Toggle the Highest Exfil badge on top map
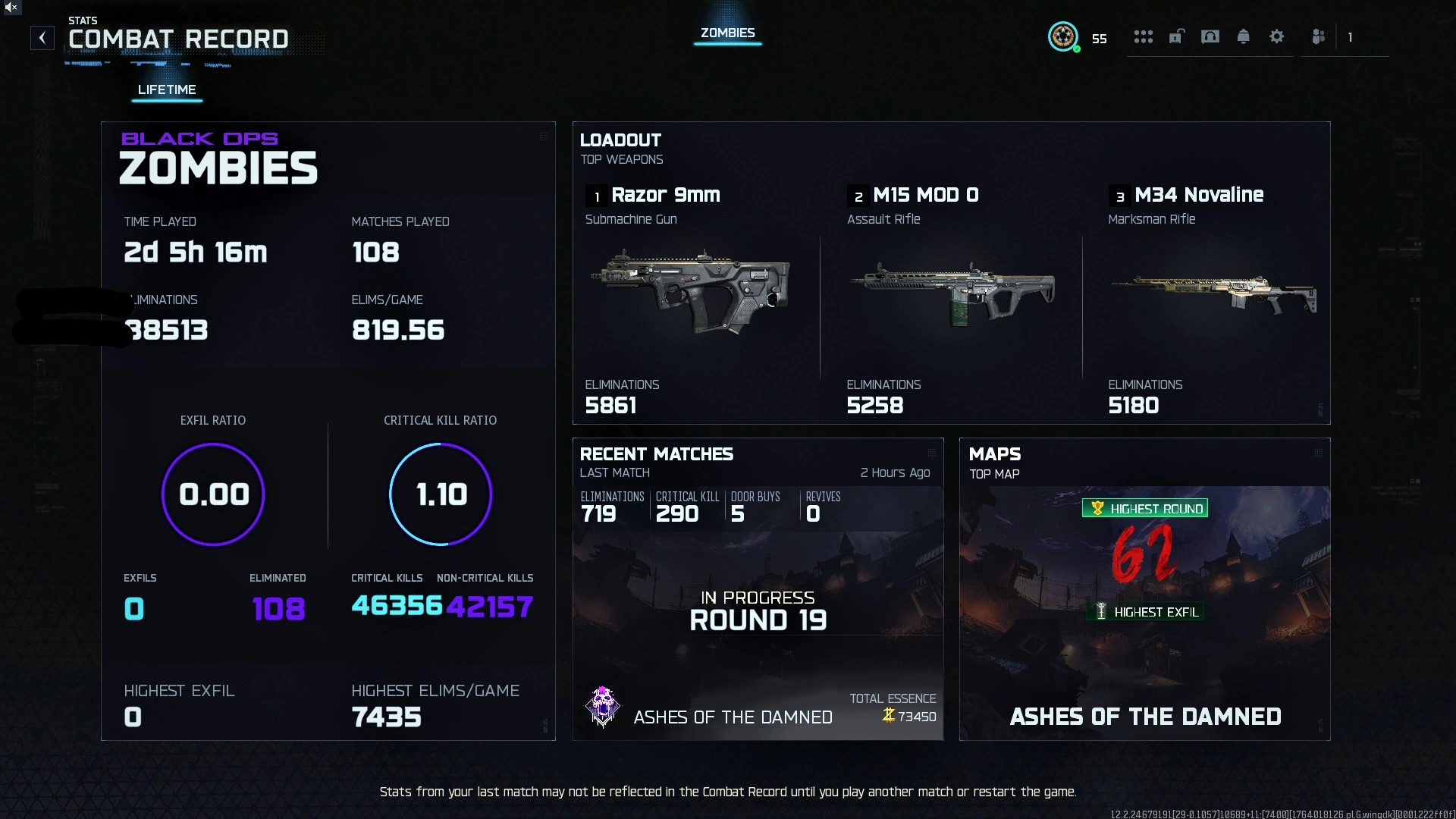Image resolution: width=1456 pixels, height=819 pixels. click(1144, 611)
